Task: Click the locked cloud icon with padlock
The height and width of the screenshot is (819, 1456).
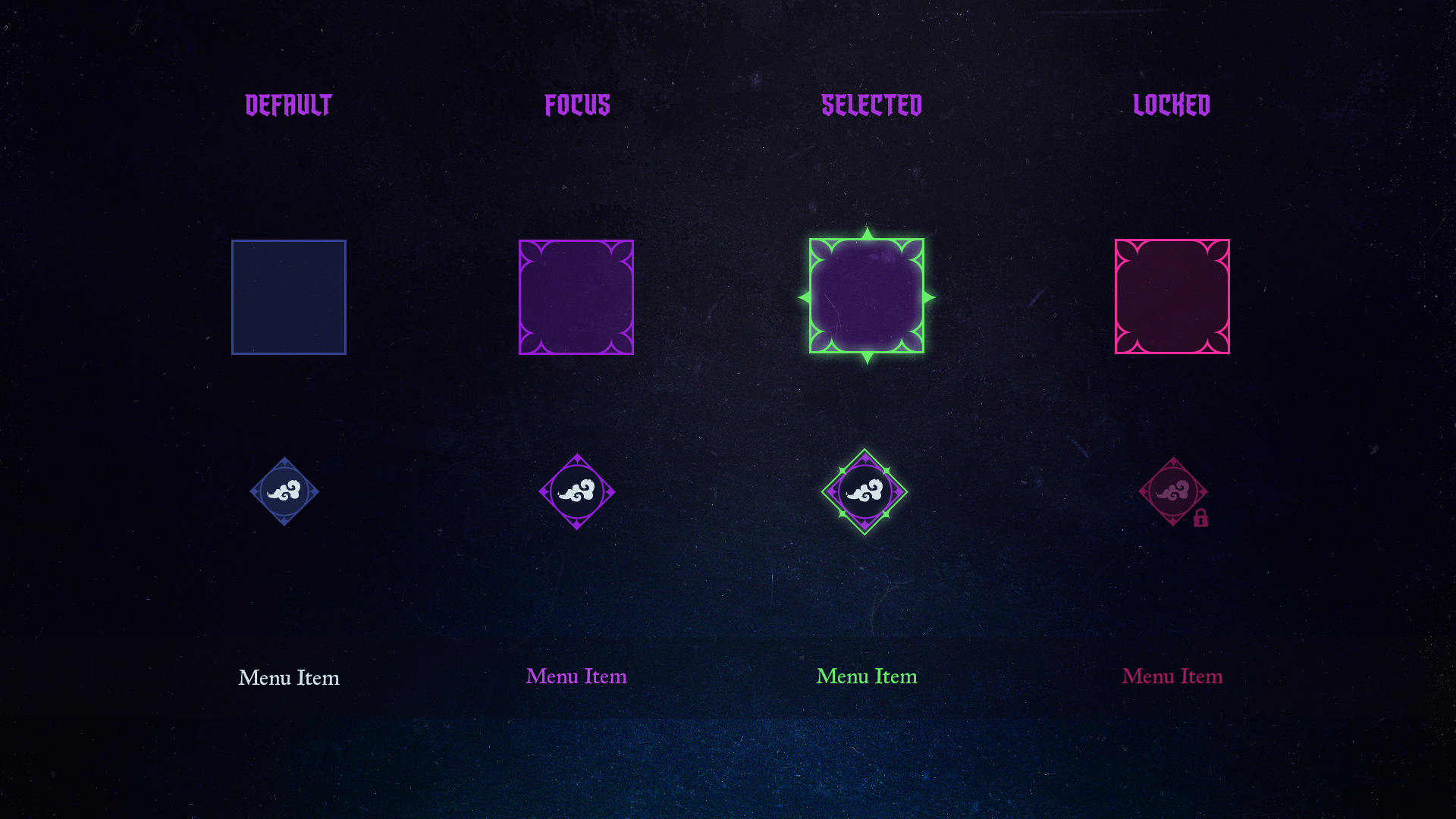Action: point(1173,491)
